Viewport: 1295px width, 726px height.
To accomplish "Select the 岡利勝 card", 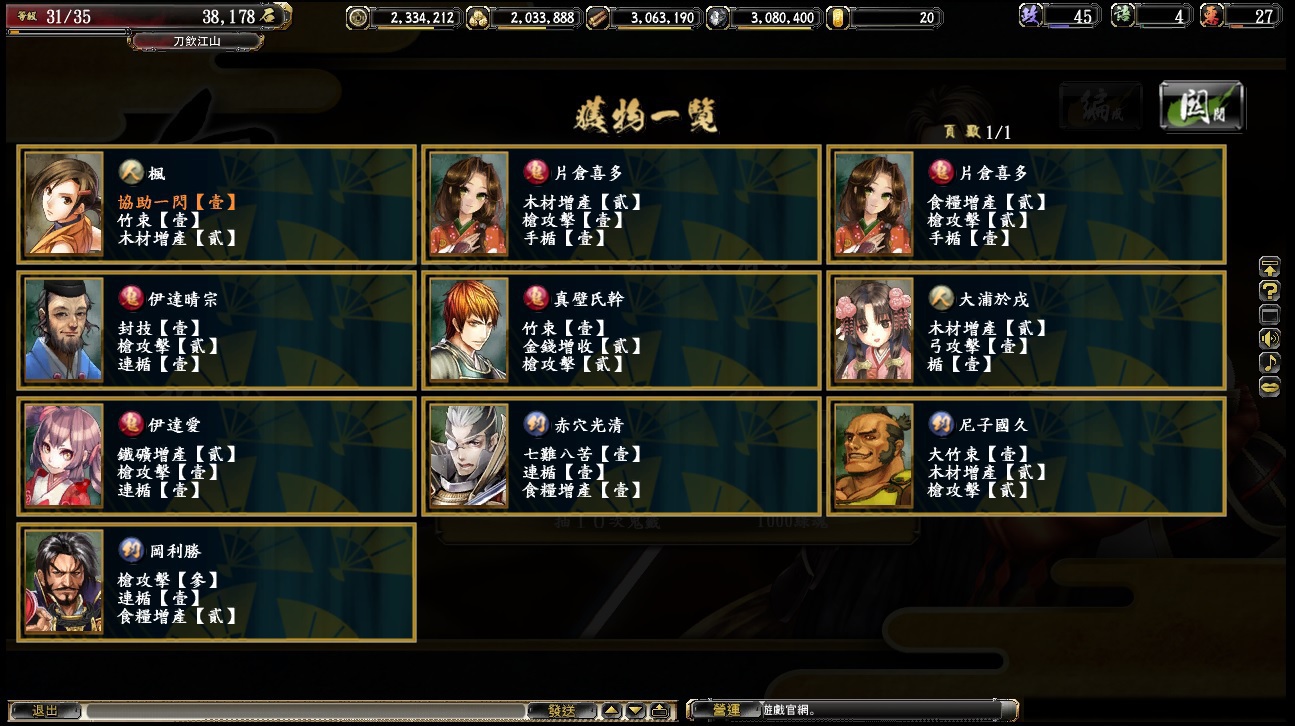I will [x=217, y=582].
